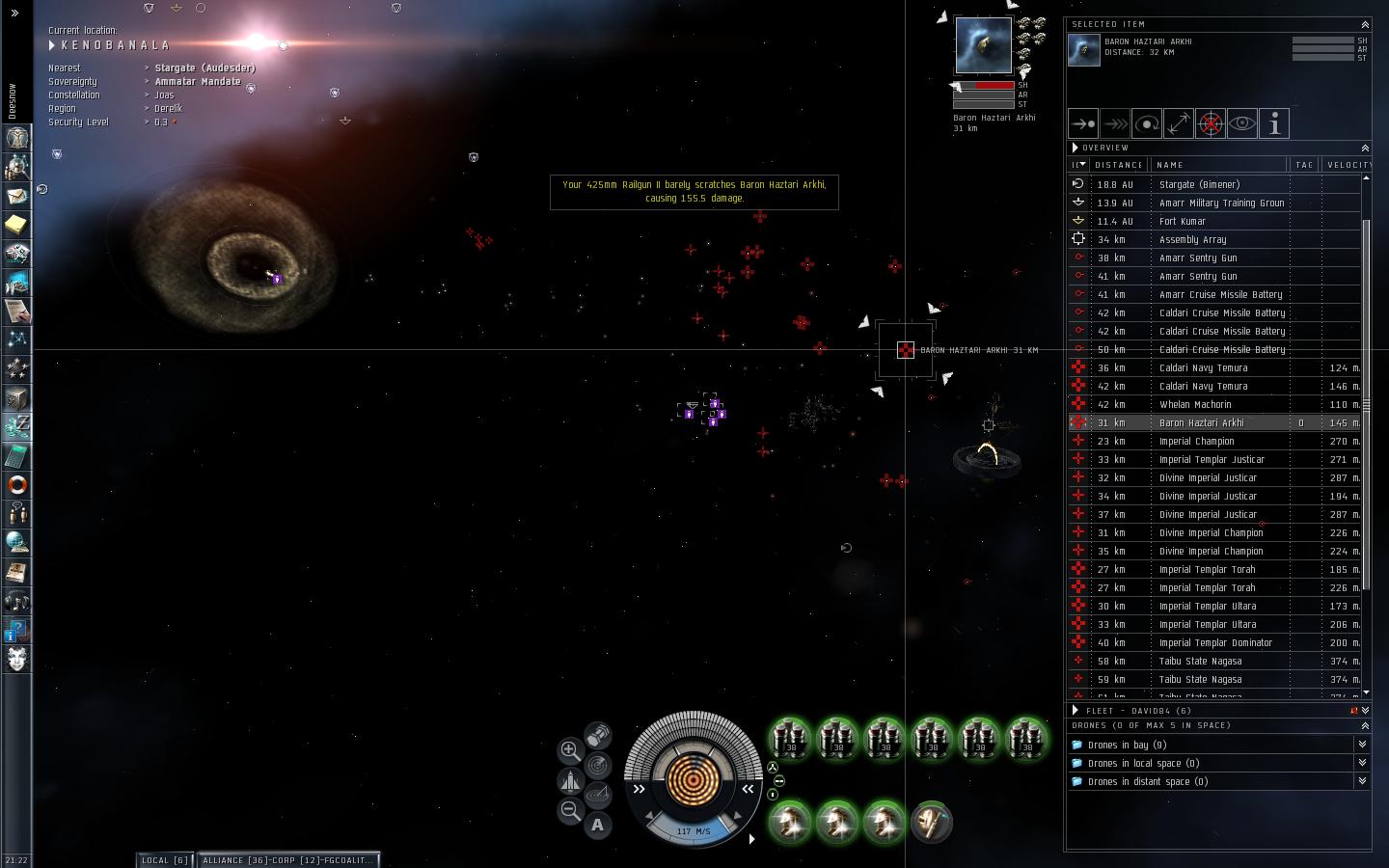Expand Drones in local space group
The width and height of the screenshot is (1389, 868).
coord(1362,763)
